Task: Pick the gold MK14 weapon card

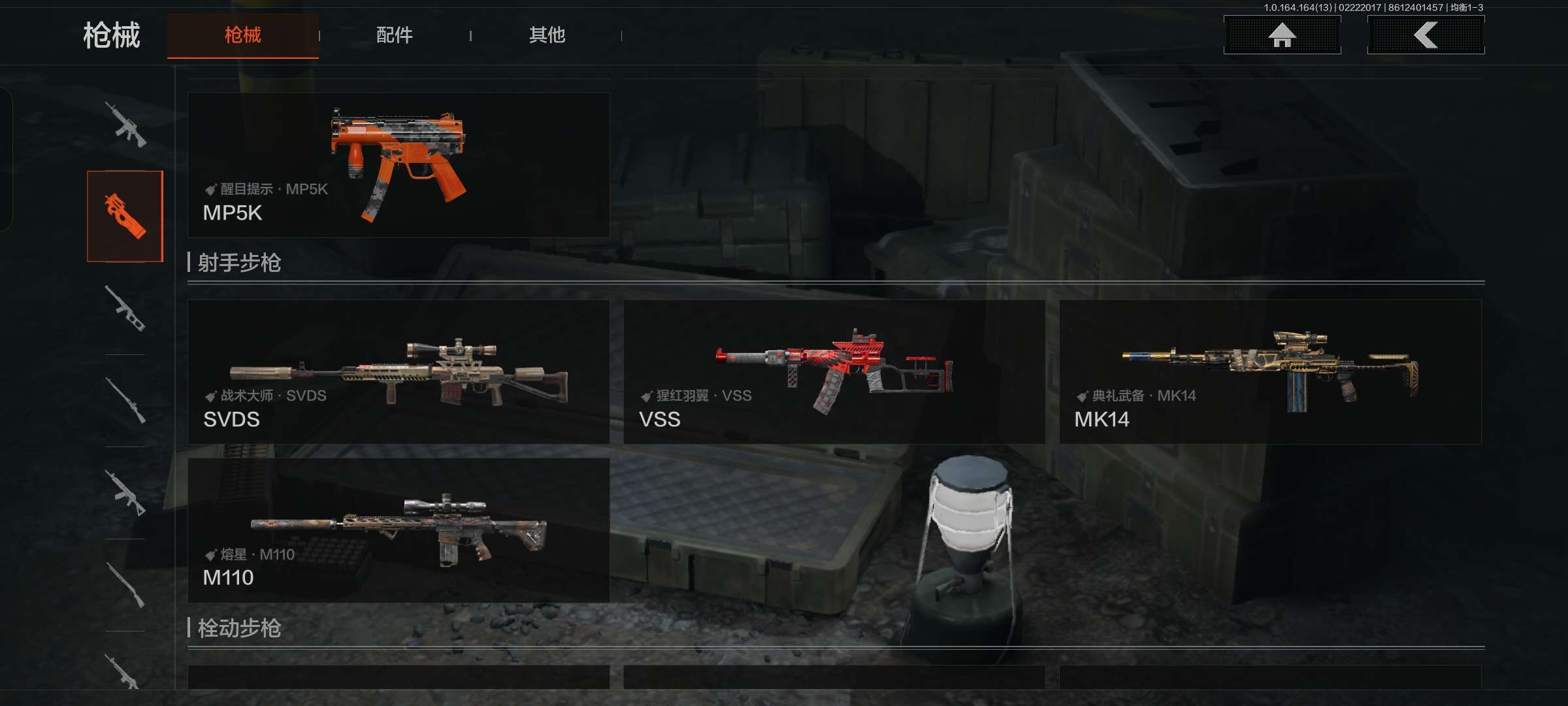Action: pos(1269,372)
